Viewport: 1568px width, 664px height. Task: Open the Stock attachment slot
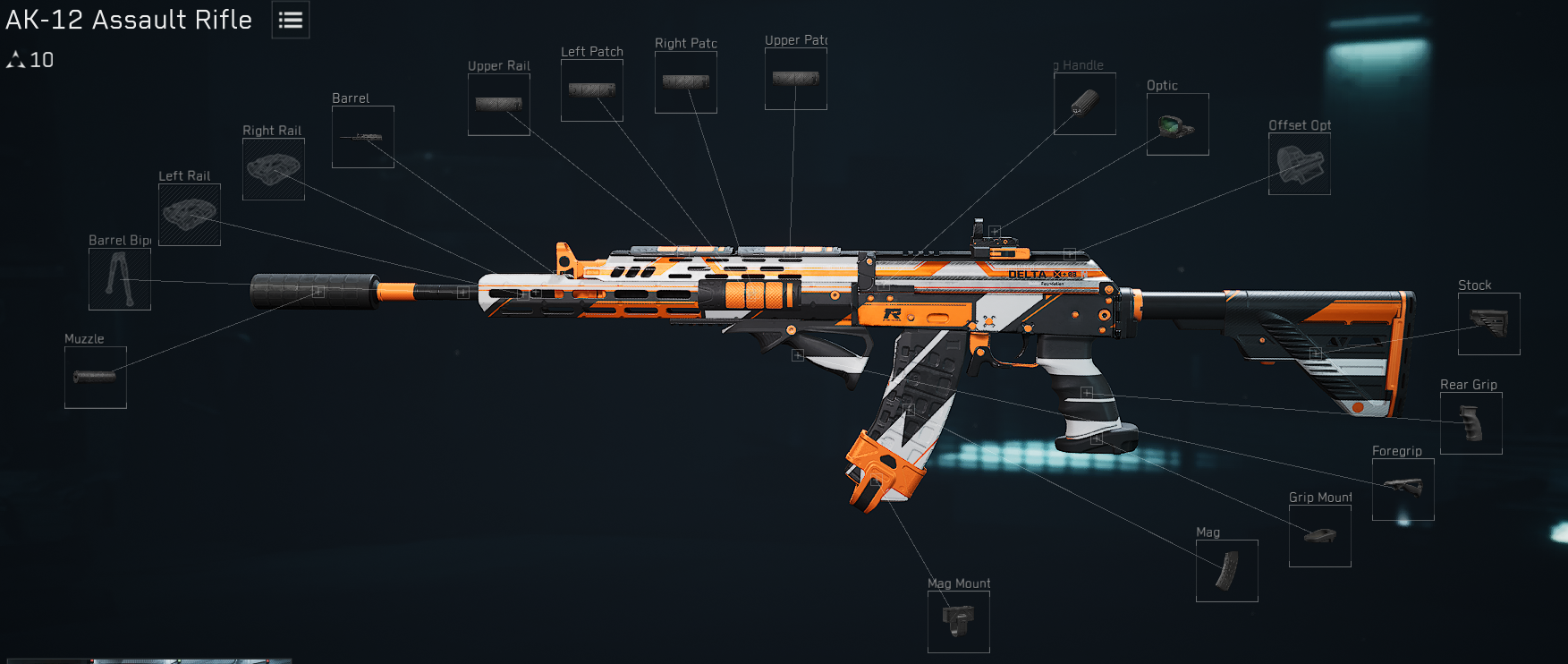[x=1491, y=324]
